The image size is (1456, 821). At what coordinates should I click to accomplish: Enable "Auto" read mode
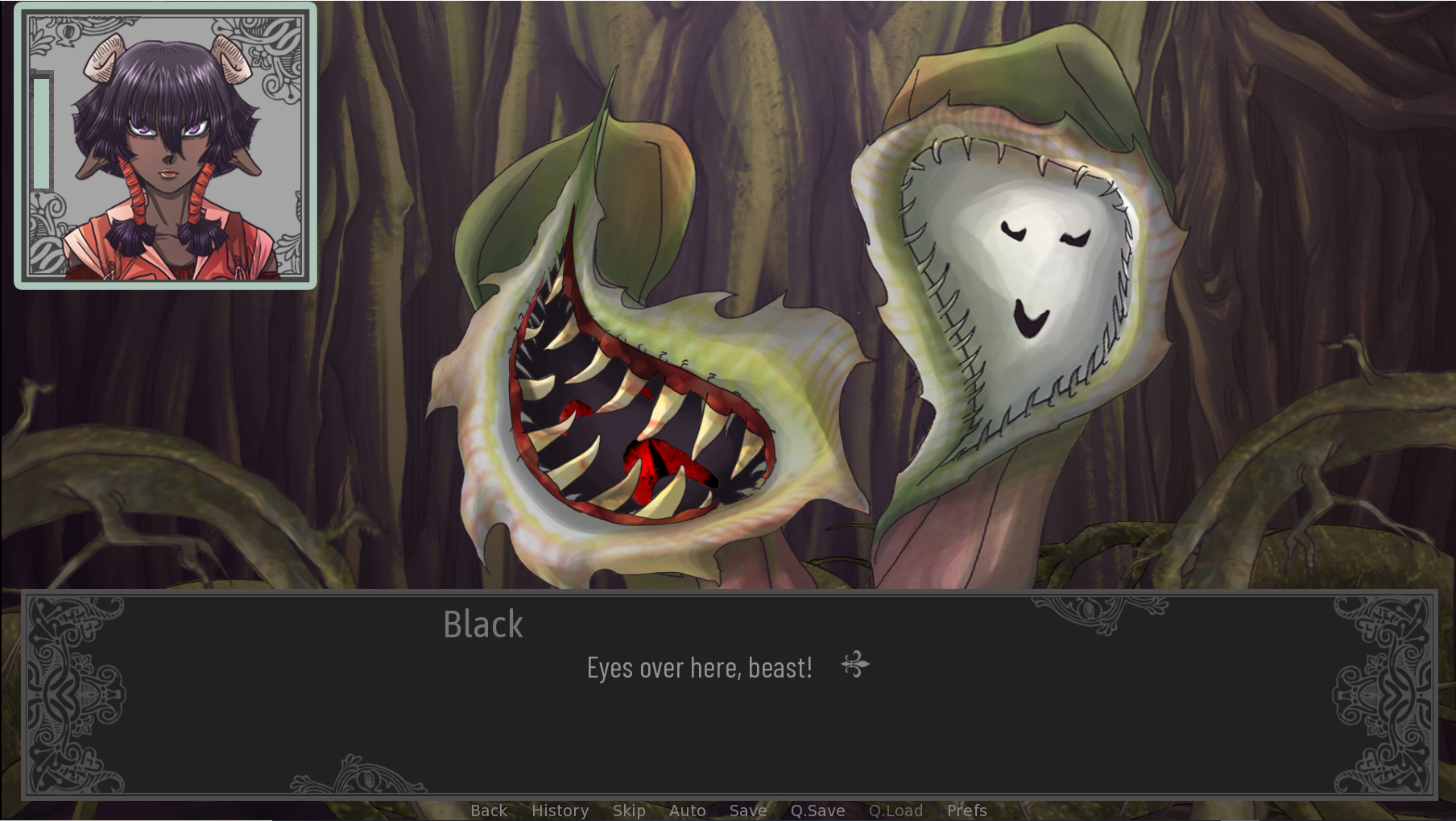(687, 810)
